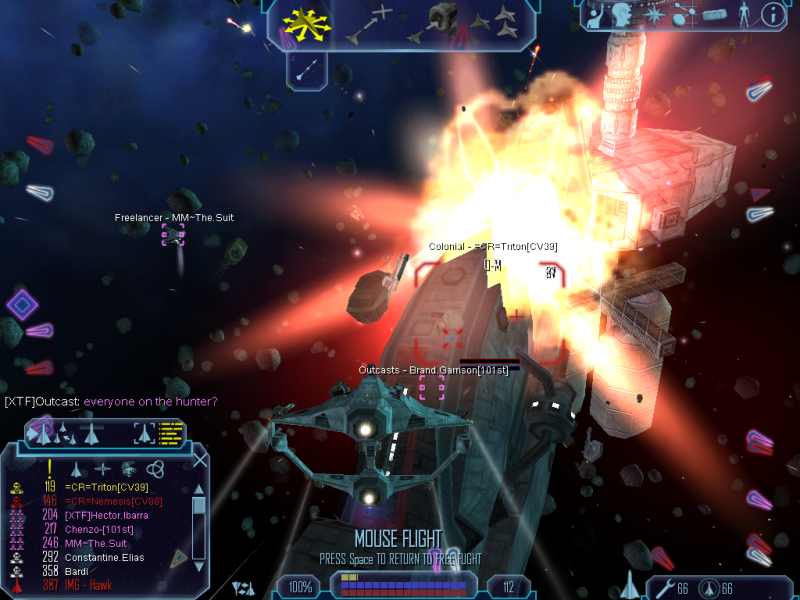800x600 pixels.
Task: Select Chenzo-[101st] contact row
Action: point(99,529)
